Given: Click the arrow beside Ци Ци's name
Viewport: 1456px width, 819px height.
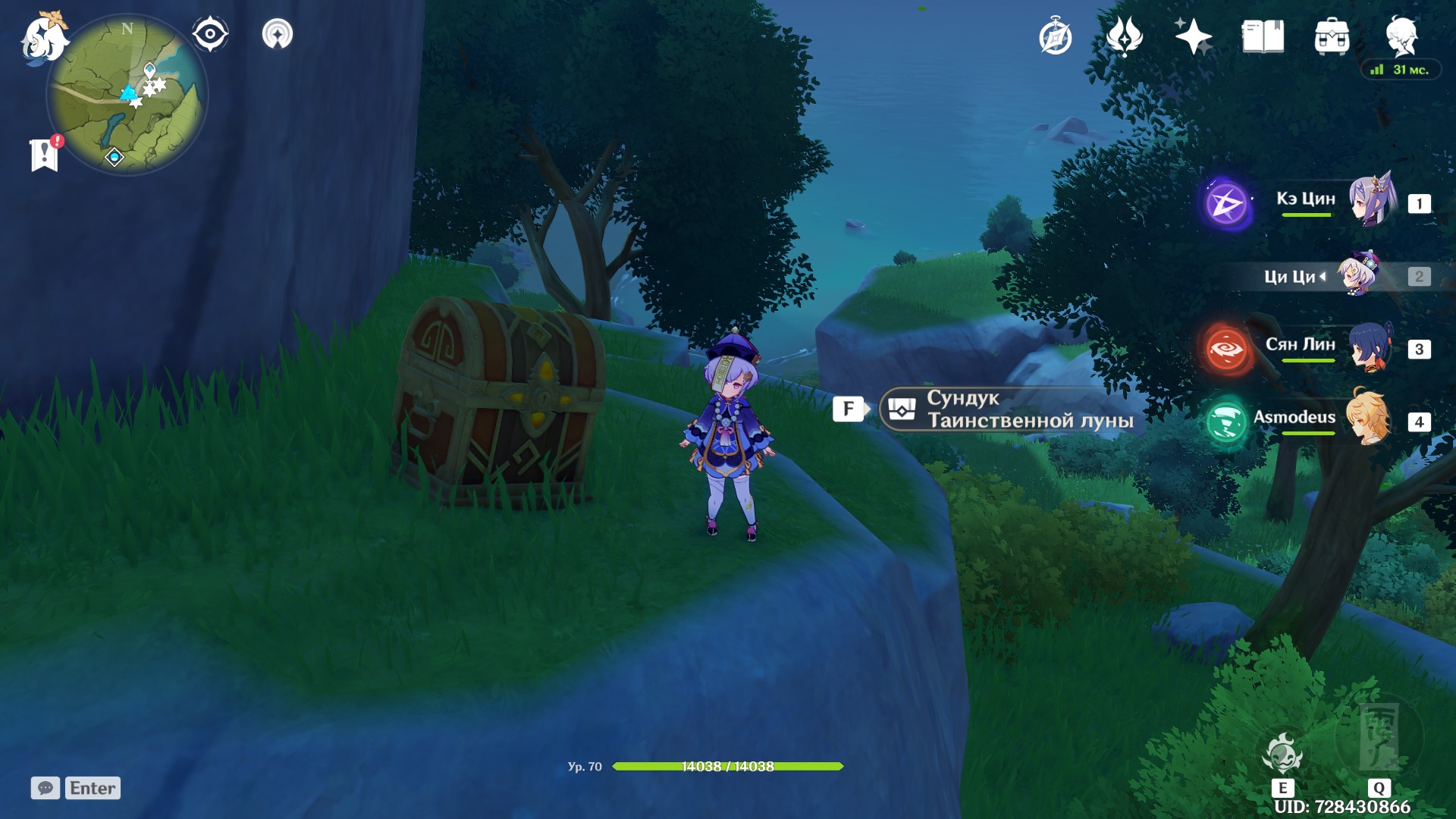Looking at the screenshot, I should click(1322, 277).
